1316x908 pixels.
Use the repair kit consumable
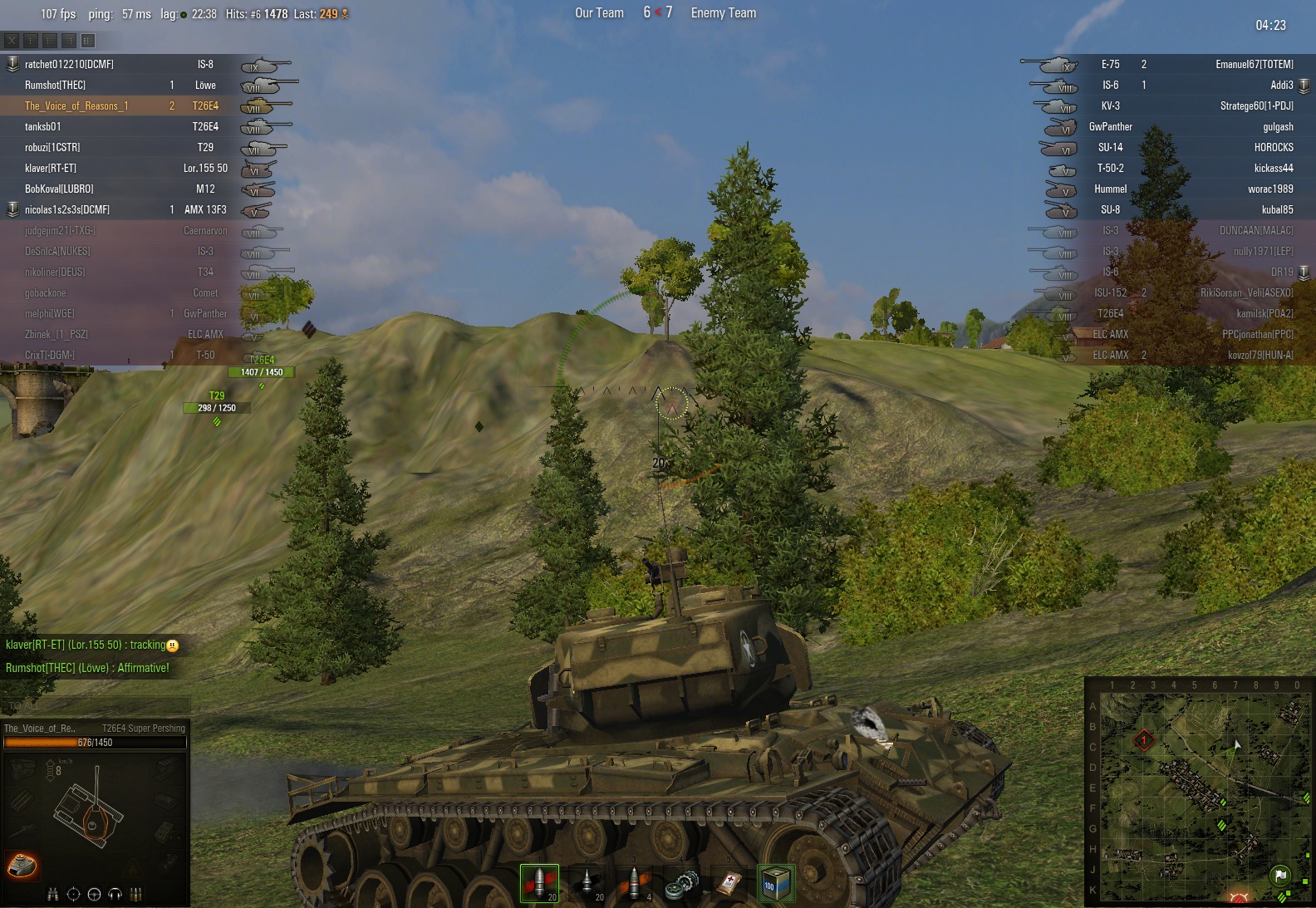681,882
